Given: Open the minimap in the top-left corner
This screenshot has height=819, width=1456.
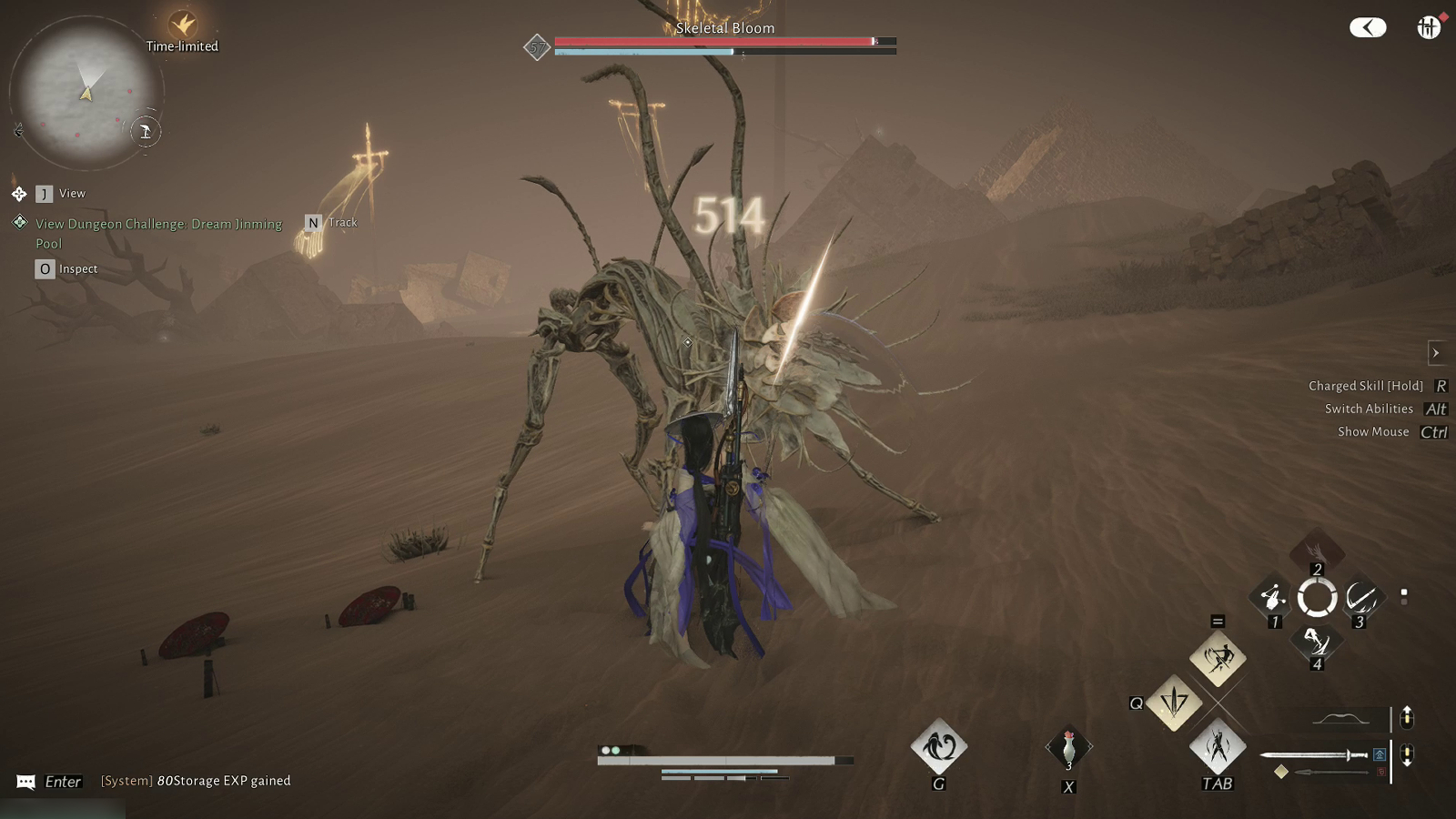Looking at the screenshot, I should (86, 86).
